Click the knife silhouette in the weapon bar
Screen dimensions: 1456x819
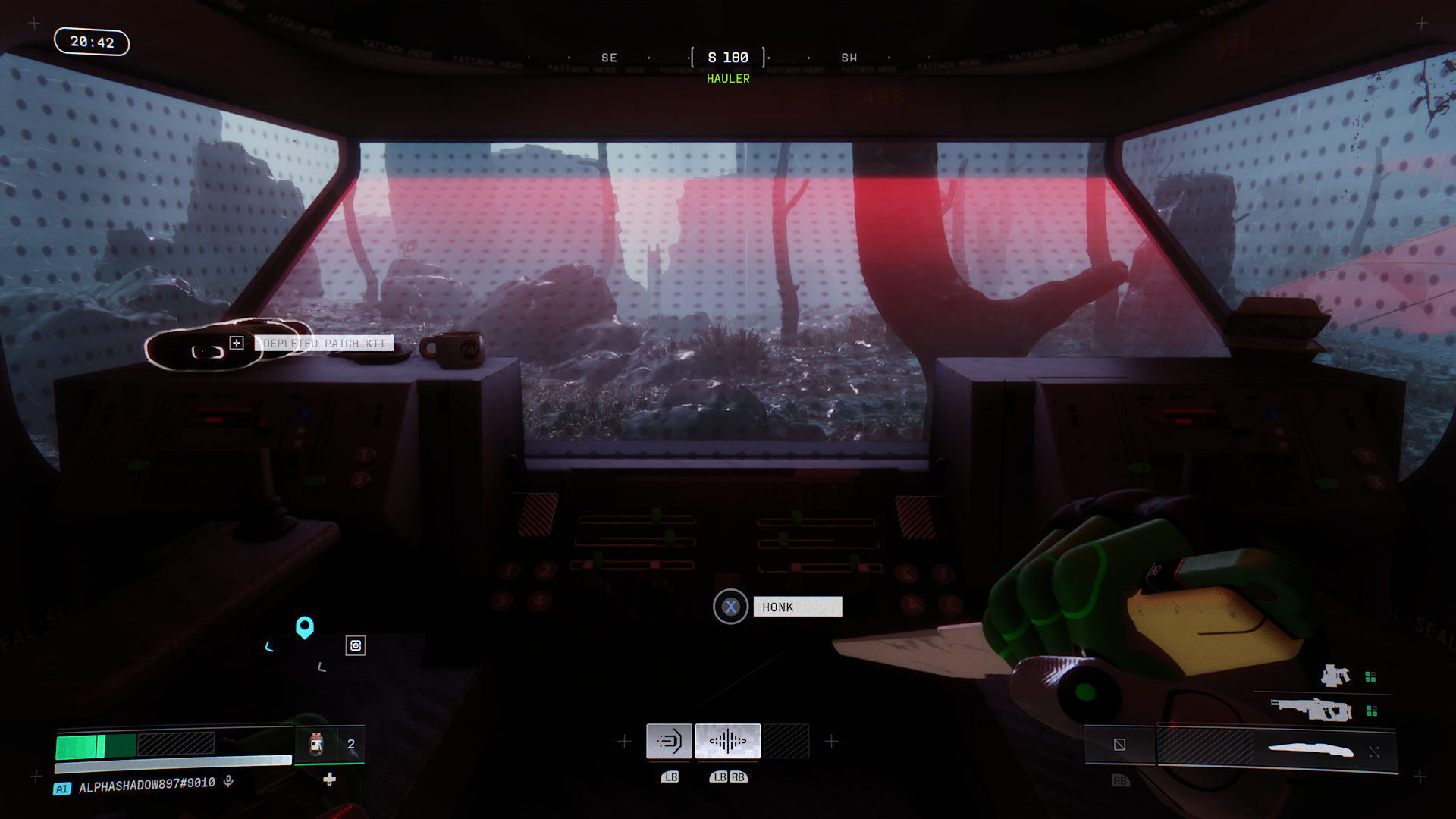1310,749
